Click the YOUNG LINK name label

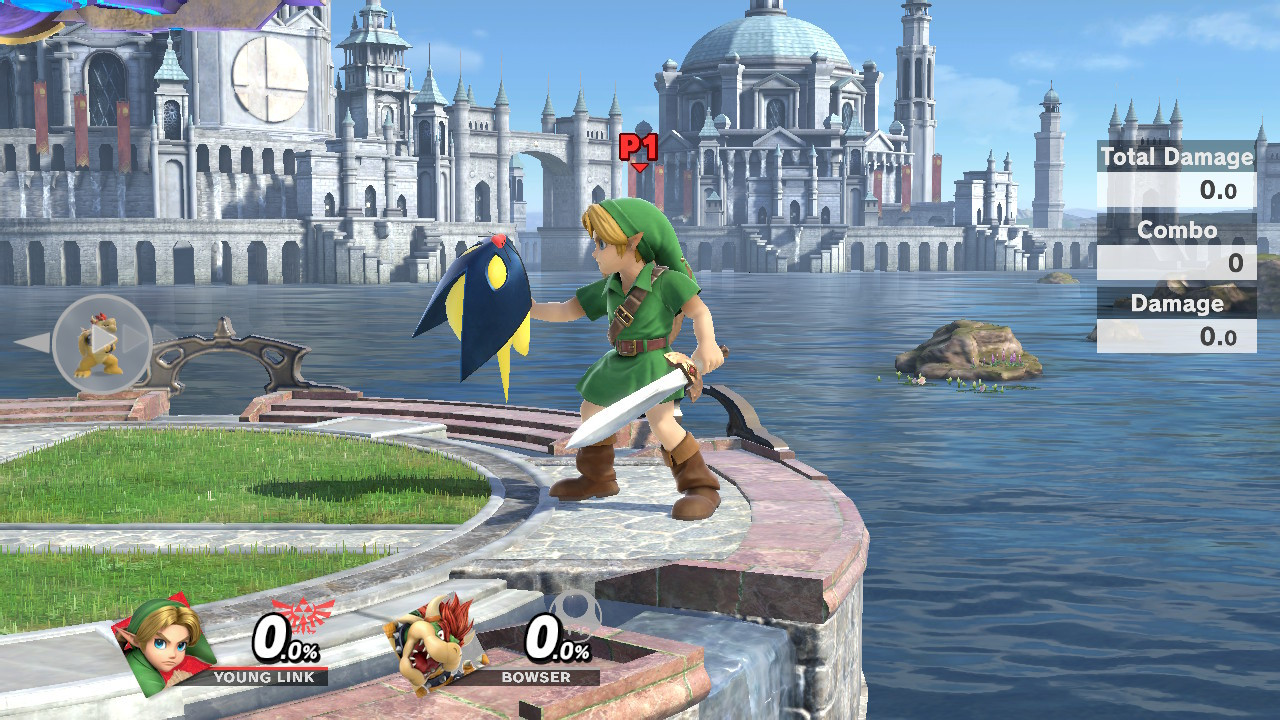pyautogui.click(x=263, y=676)
